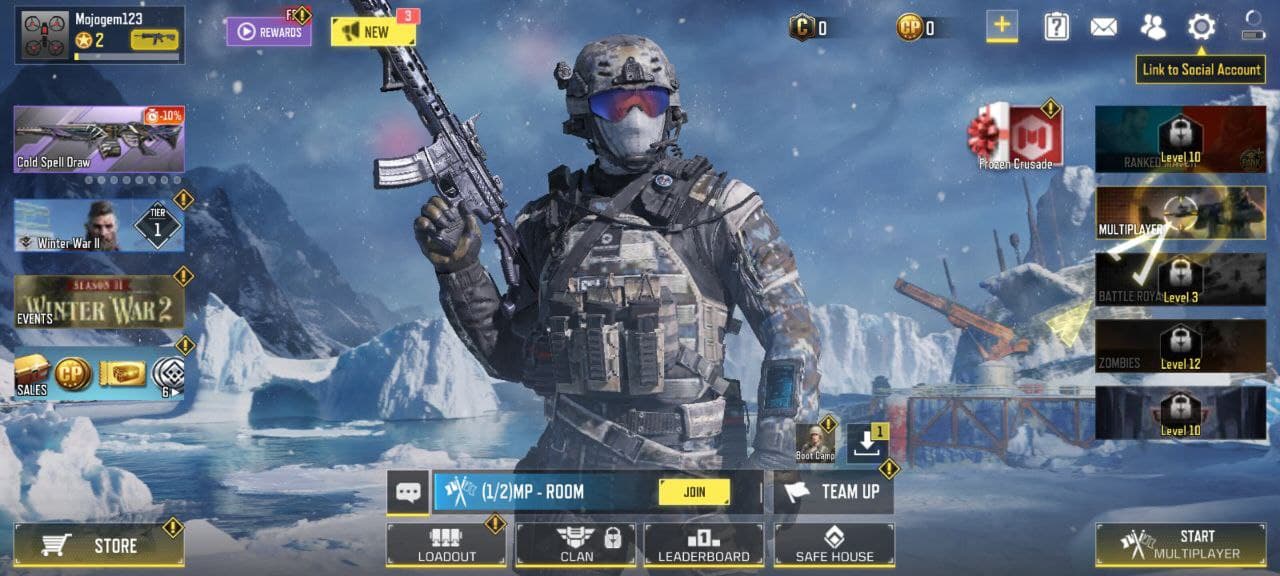The image size is (1280, 576).
Task: Open the Sales offers banner
Action: tap(98, 376)
